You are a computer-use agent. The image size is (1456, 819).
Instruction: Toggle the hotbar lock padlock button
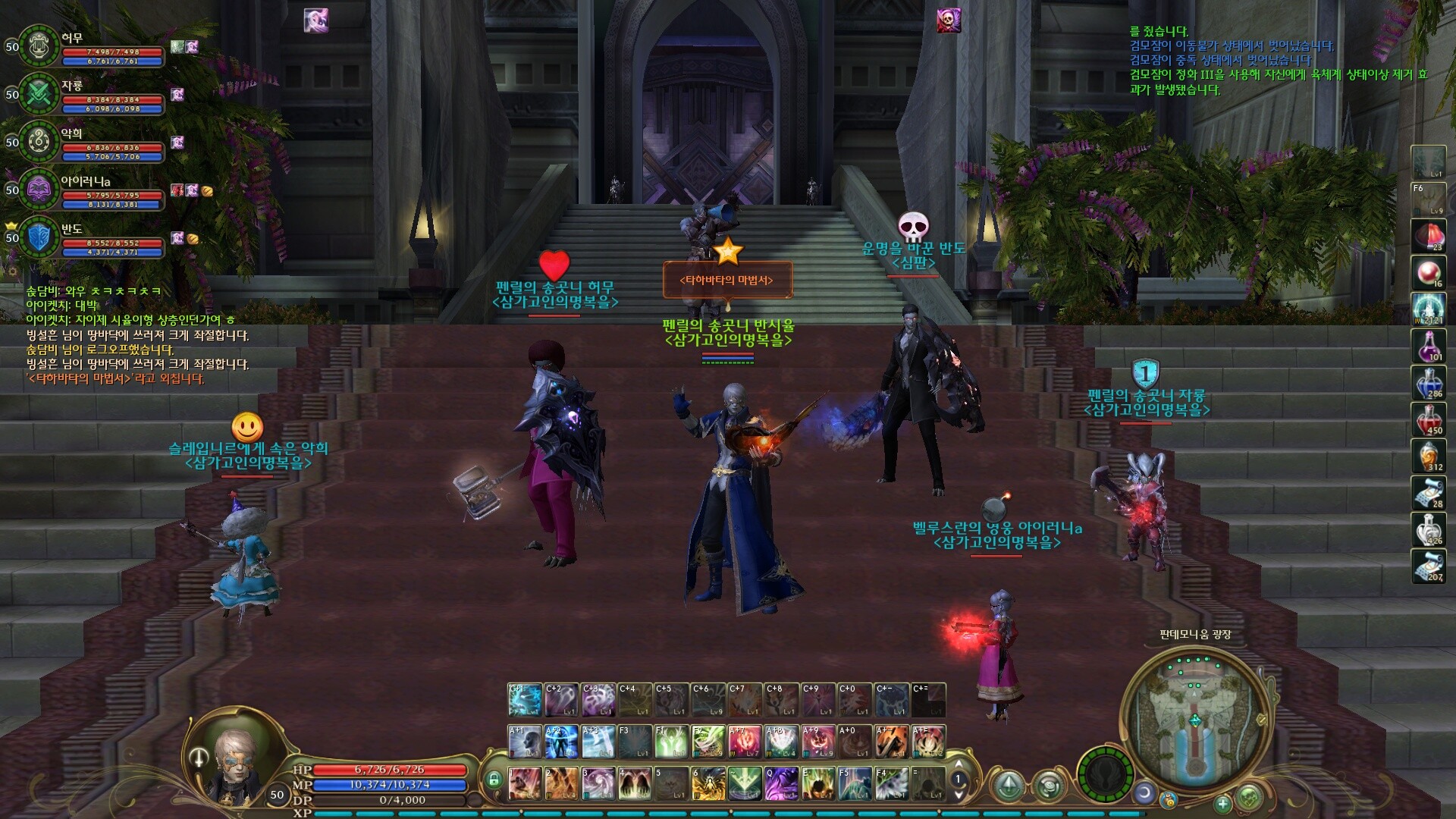494,779
